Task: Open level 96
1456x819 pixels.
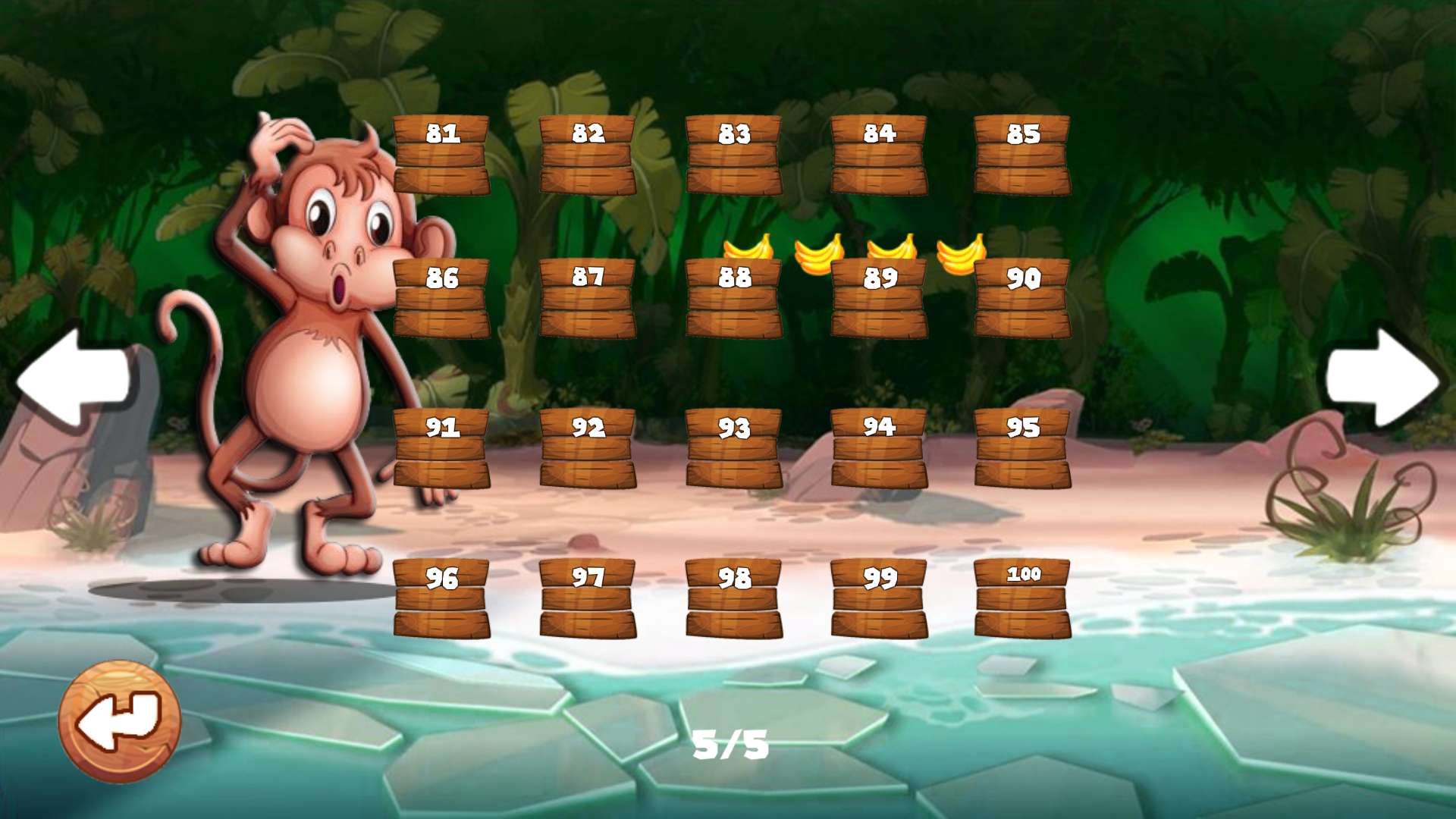Action: pyautogui.click(x=441, y=598)
